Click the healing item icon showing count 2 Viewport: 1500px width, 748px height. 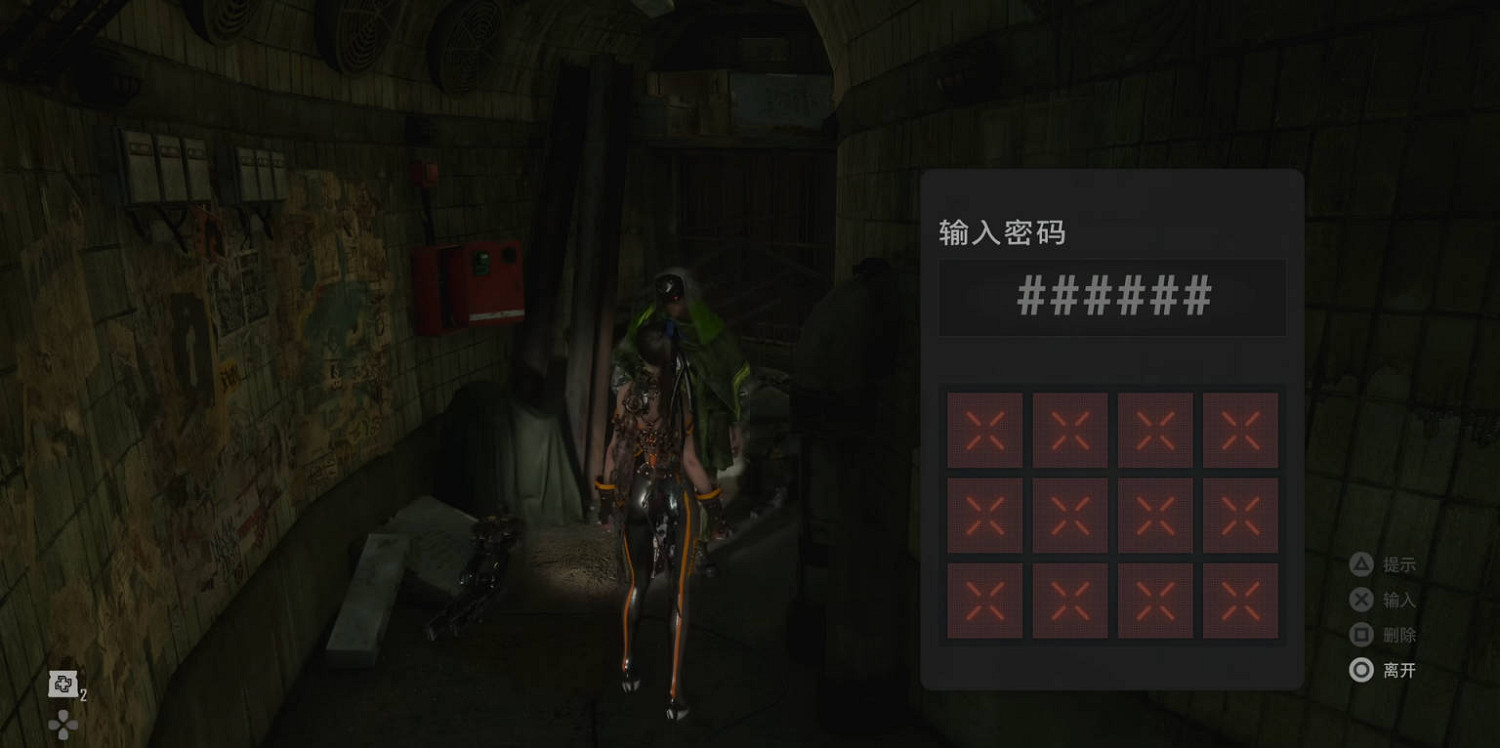64,685
